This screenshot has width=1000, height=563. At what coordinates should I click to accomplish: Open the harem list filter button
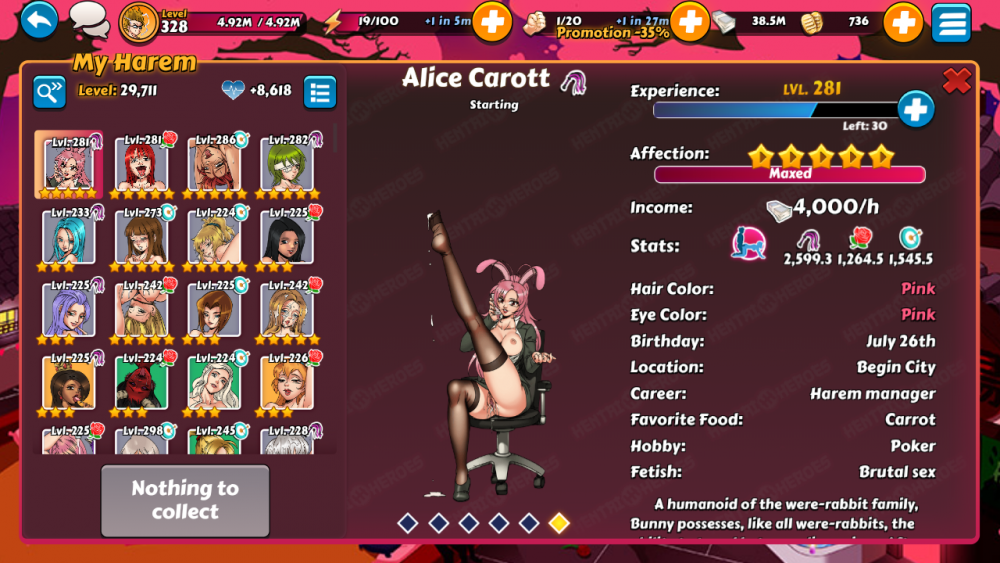coord(320,92)
